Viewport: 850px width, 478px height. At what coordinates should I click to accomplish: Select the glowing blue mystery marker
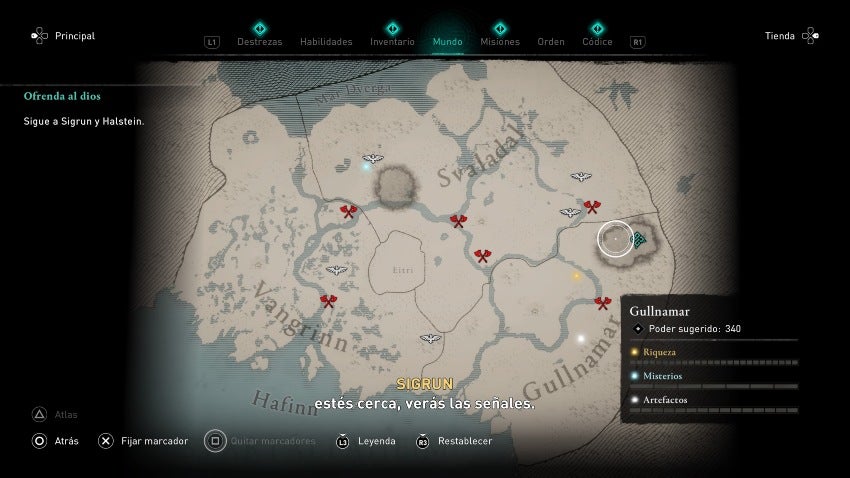pos(366,167)
